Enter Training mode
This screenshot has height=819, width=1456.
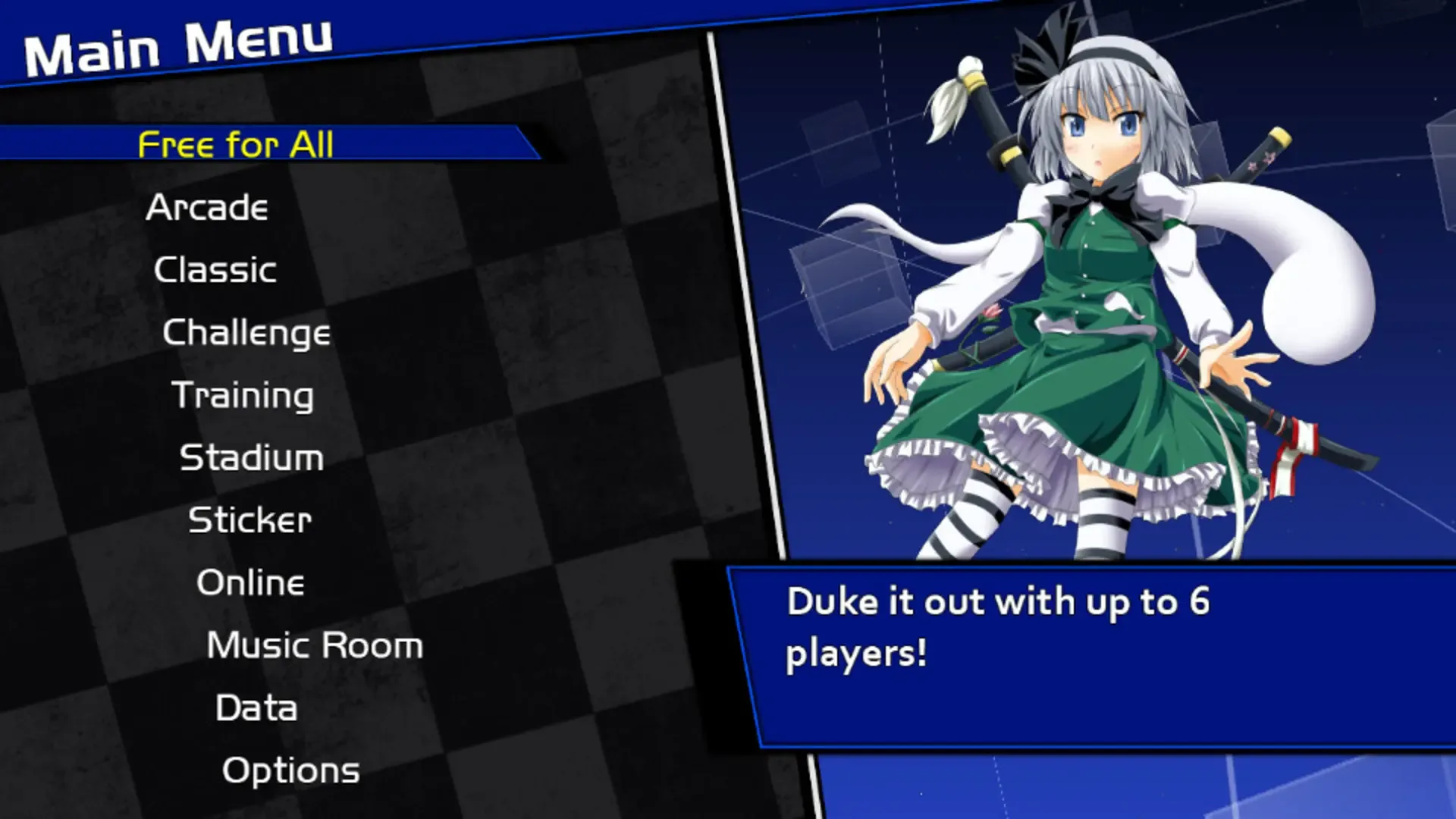point(243,395)
